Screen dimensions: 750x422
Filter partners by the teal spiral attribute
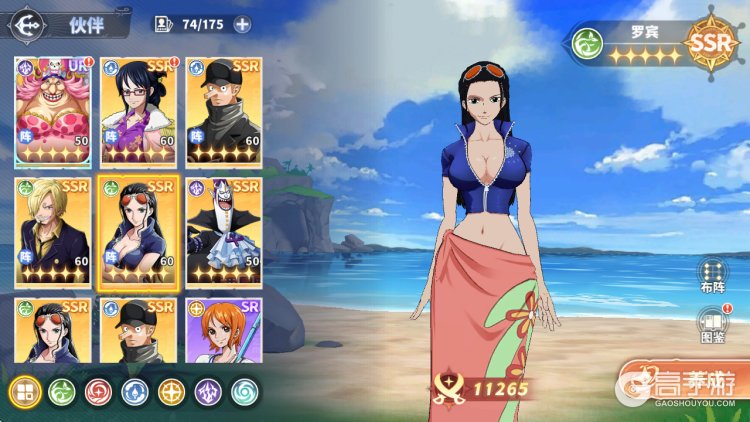click(245, 392)
